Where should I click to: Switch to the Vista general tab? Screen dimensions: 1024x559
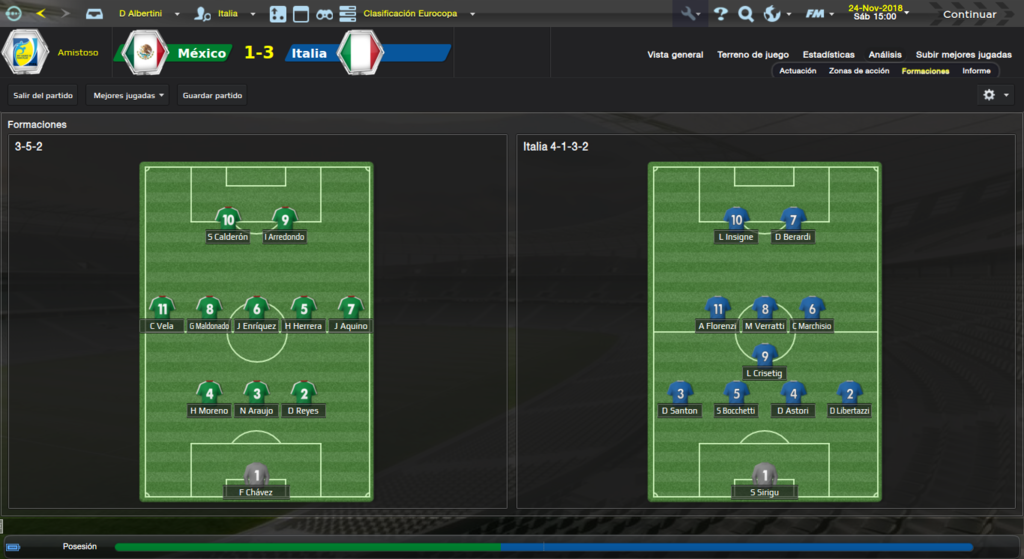(x=675, y=55)
